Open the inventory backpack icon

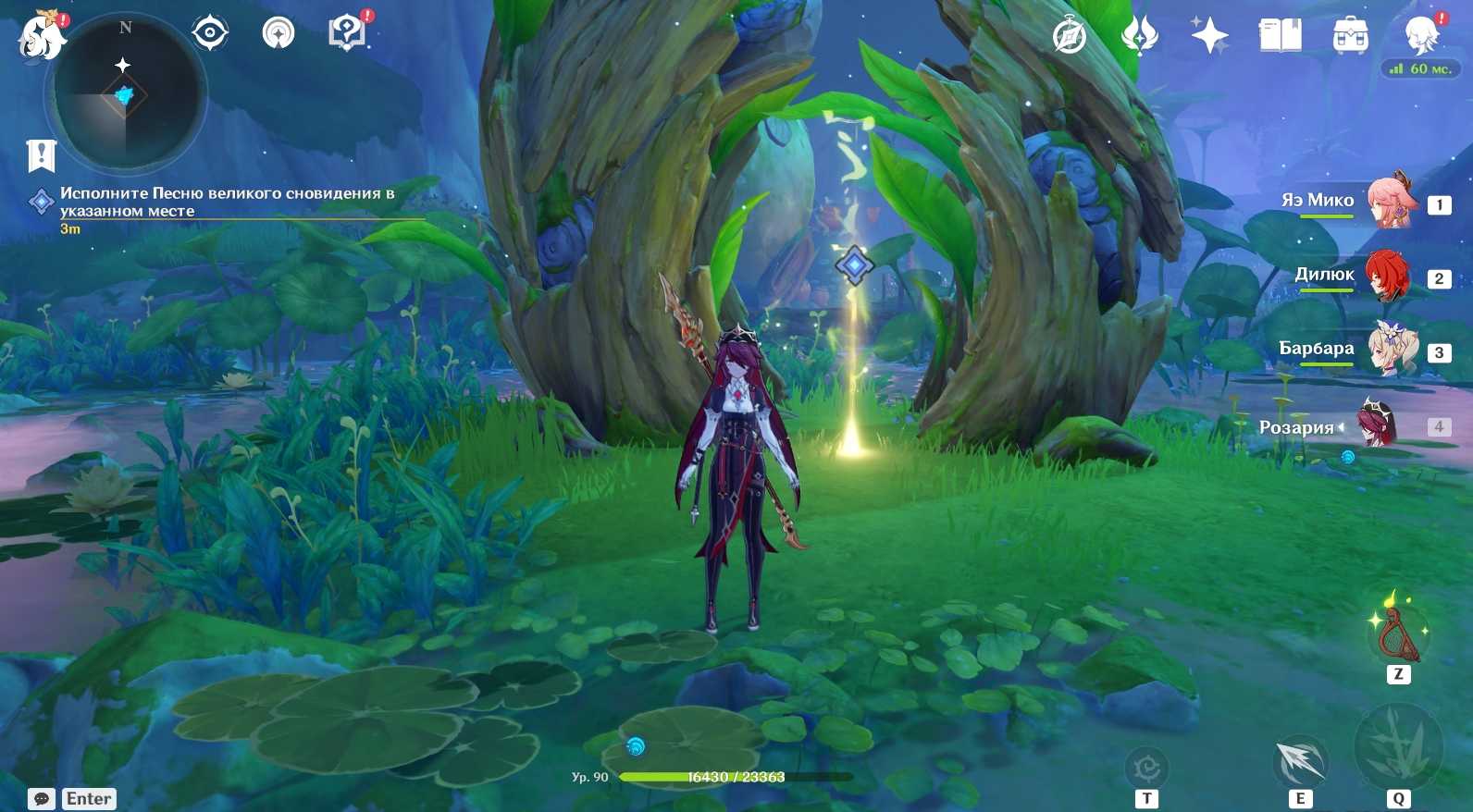pyautogui.click(x=1350, y=36)
